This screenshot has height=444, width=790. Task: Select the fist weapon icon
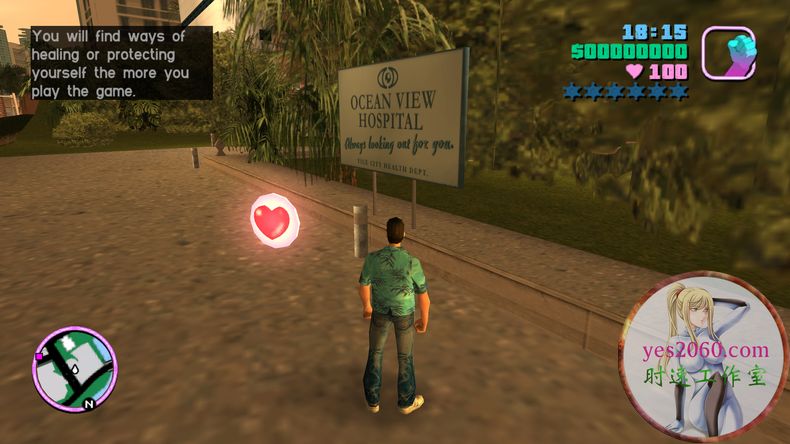(x=728, y=52)
